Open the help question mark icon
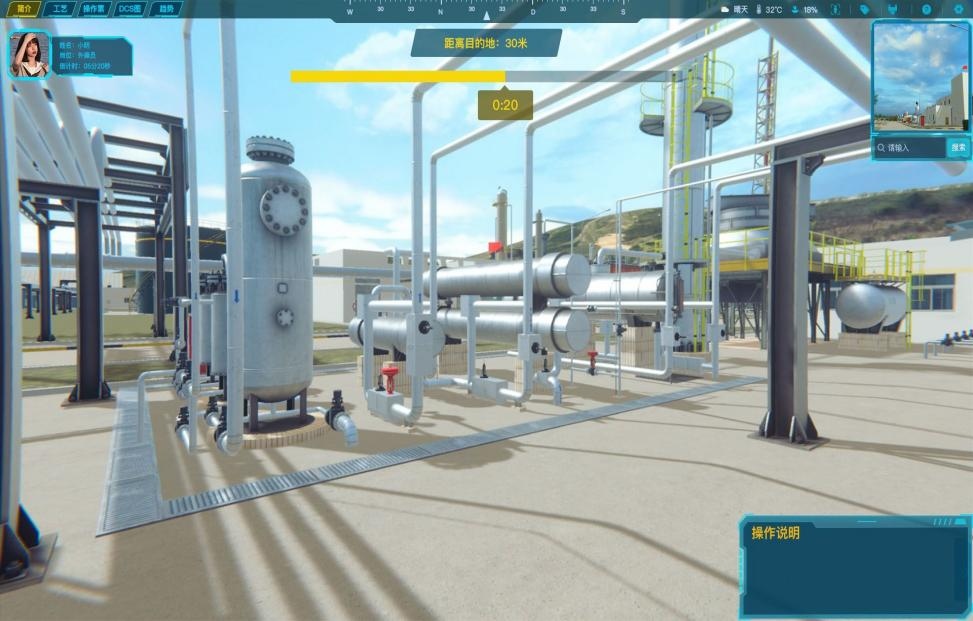Screen dimensions: 973x621 926,9
